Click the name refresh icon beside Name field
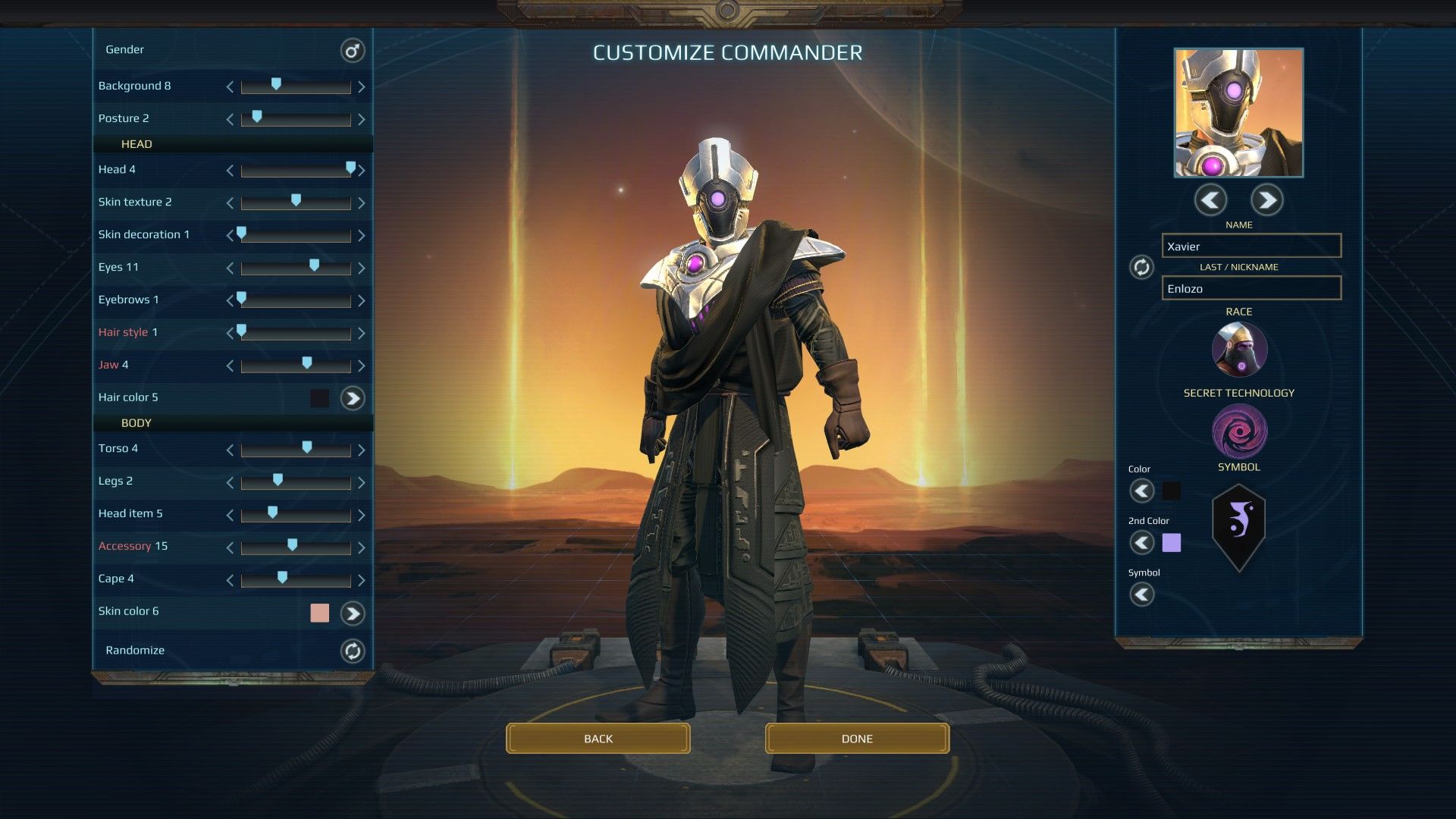The width and height of the screenshot is (1456, 819). [1141, 268]
